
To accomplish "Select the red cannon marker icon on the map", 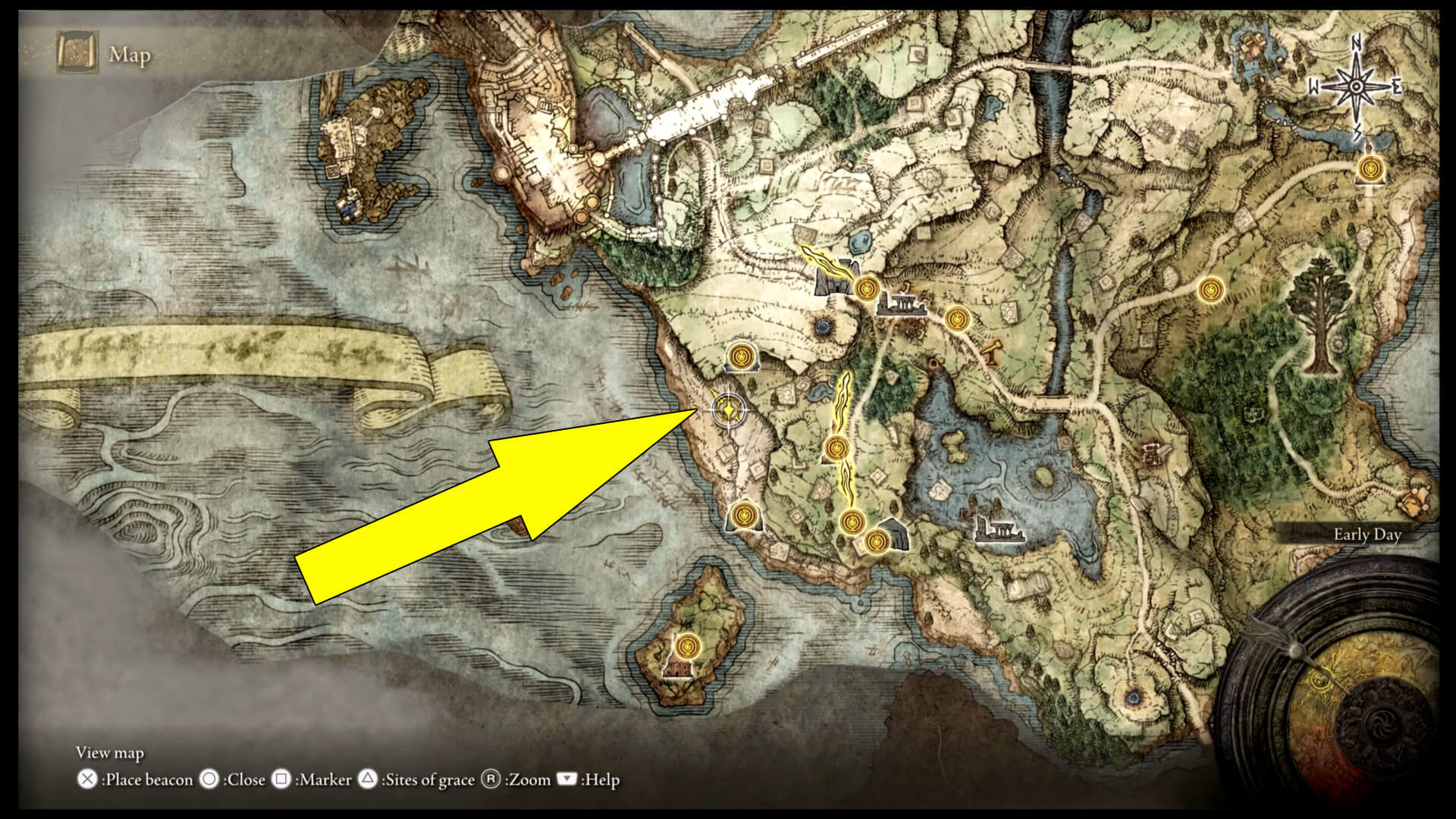I will click(990, 351).
